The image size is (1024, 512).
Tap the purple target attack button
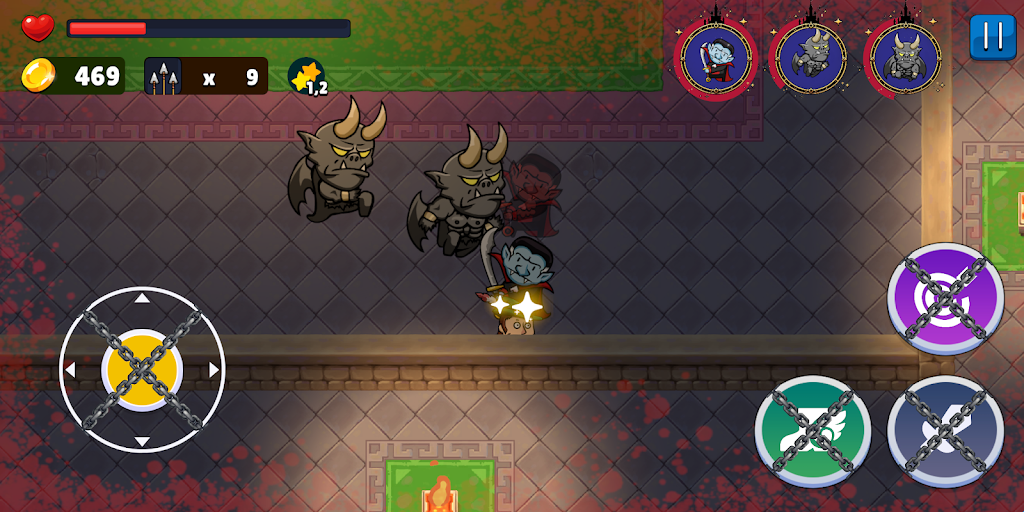click(945, 299)
